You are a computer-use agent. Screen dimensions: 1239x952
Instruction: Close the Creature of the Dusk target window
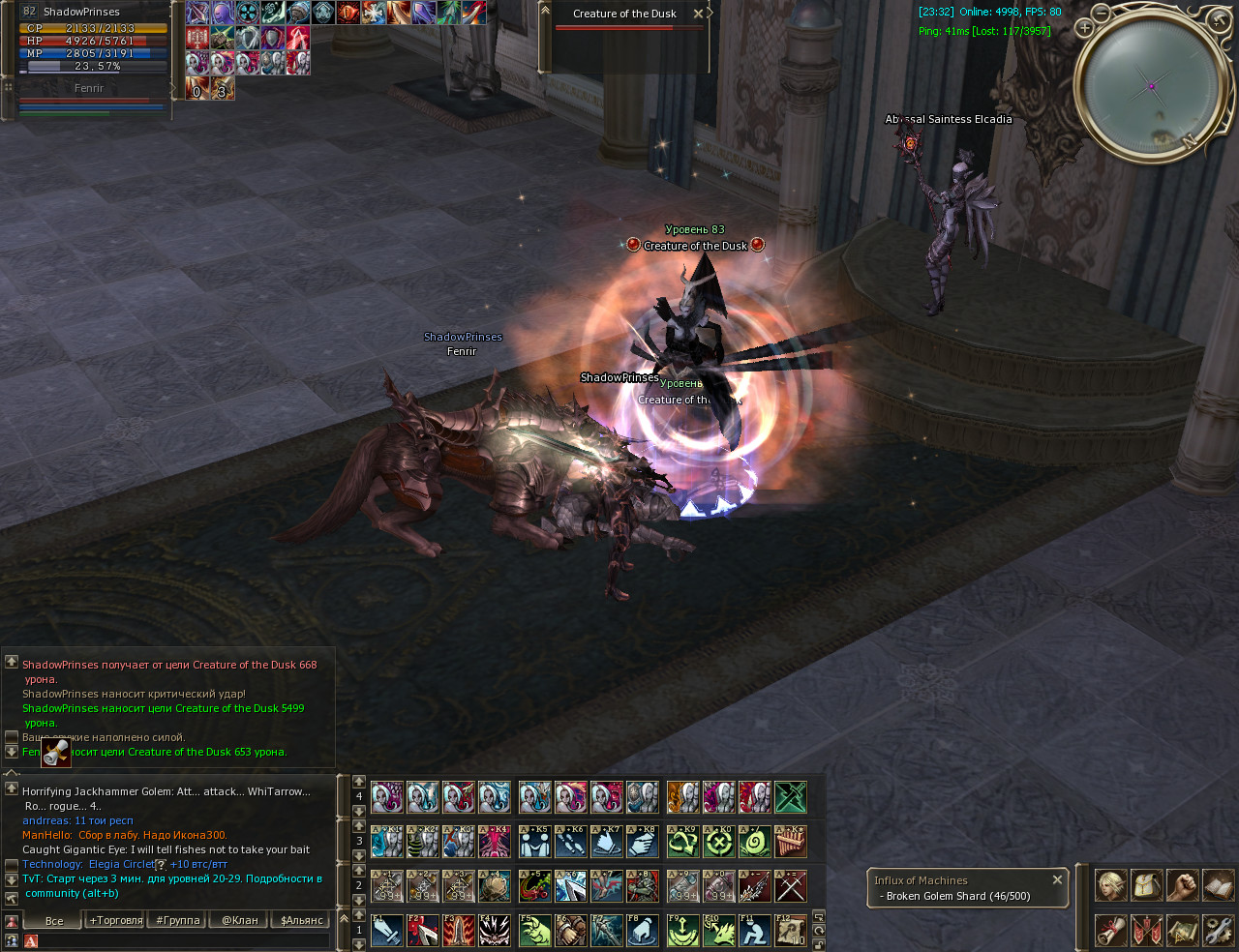click(x=699, y=14)
